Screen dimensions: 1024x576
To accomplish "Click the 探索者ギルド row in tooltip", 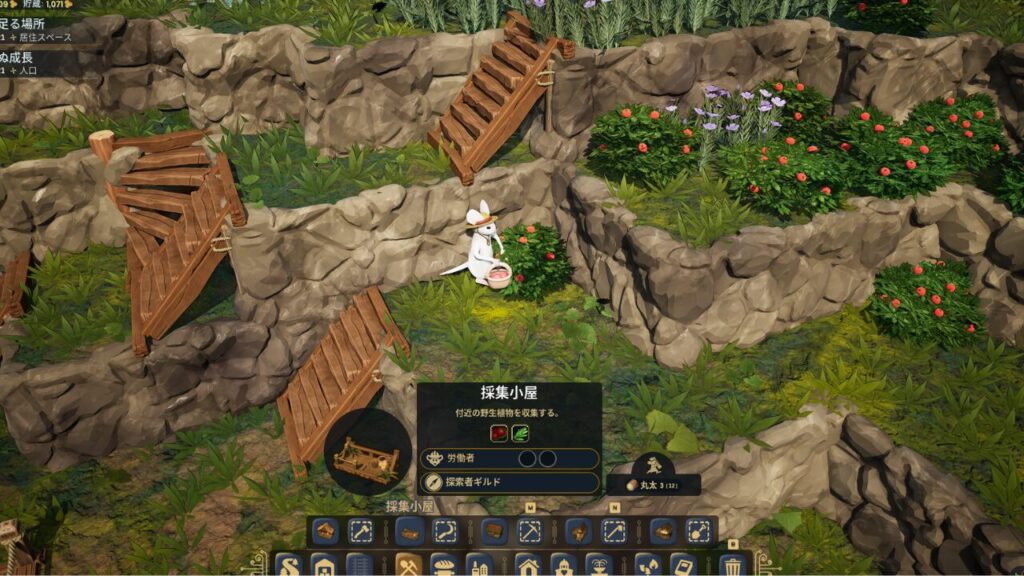I will (509, 482).
